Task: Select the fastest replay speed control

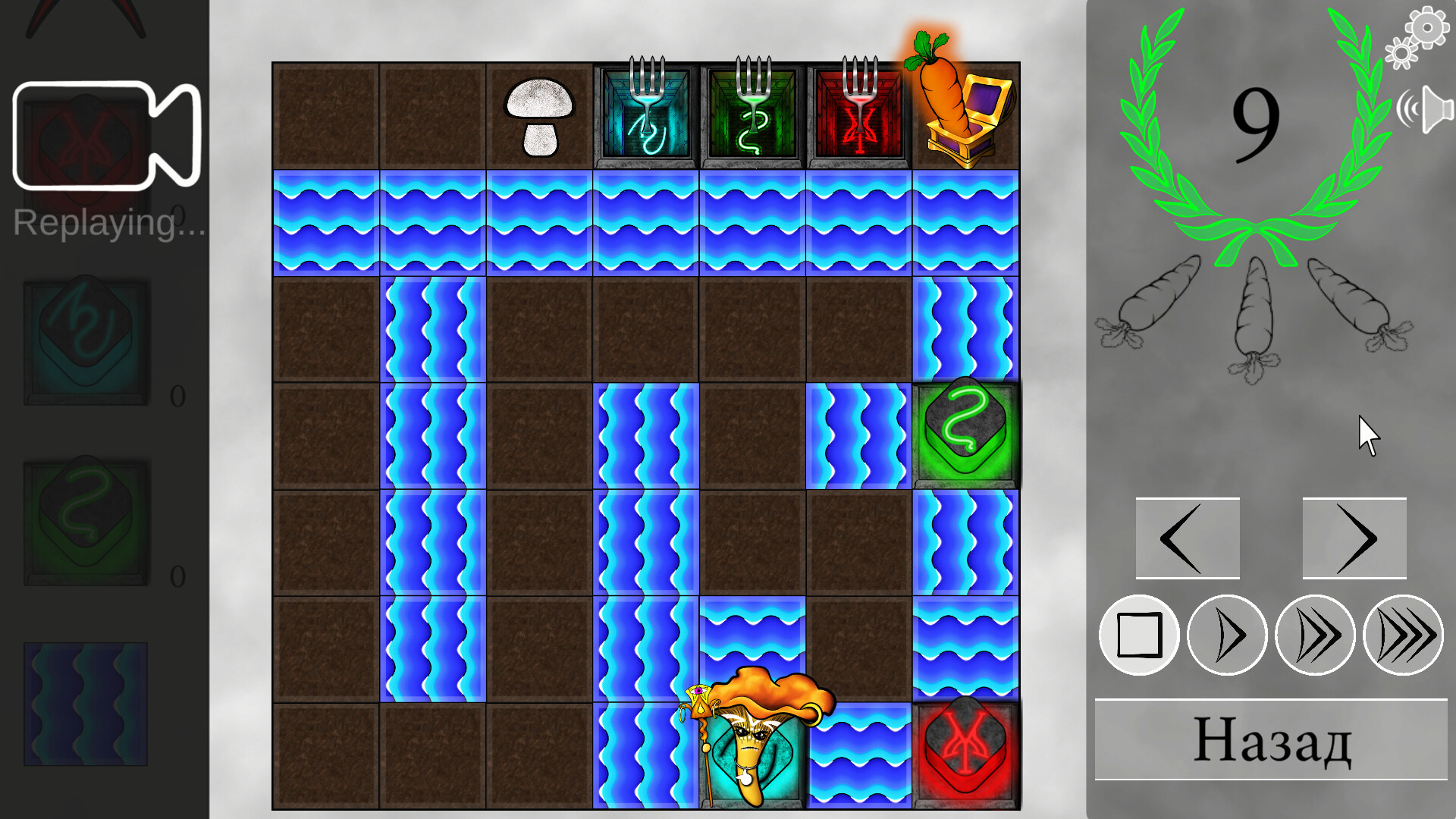Action: (x=1404, y=635)
